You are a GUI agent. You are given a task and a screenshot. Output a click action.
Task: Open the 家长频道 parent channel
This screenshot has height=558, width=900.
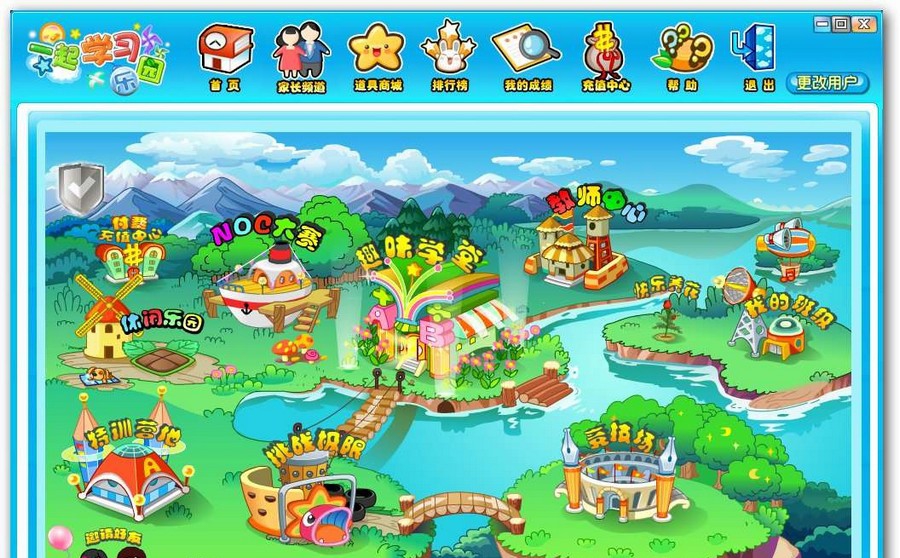click(x=301, y=55)
